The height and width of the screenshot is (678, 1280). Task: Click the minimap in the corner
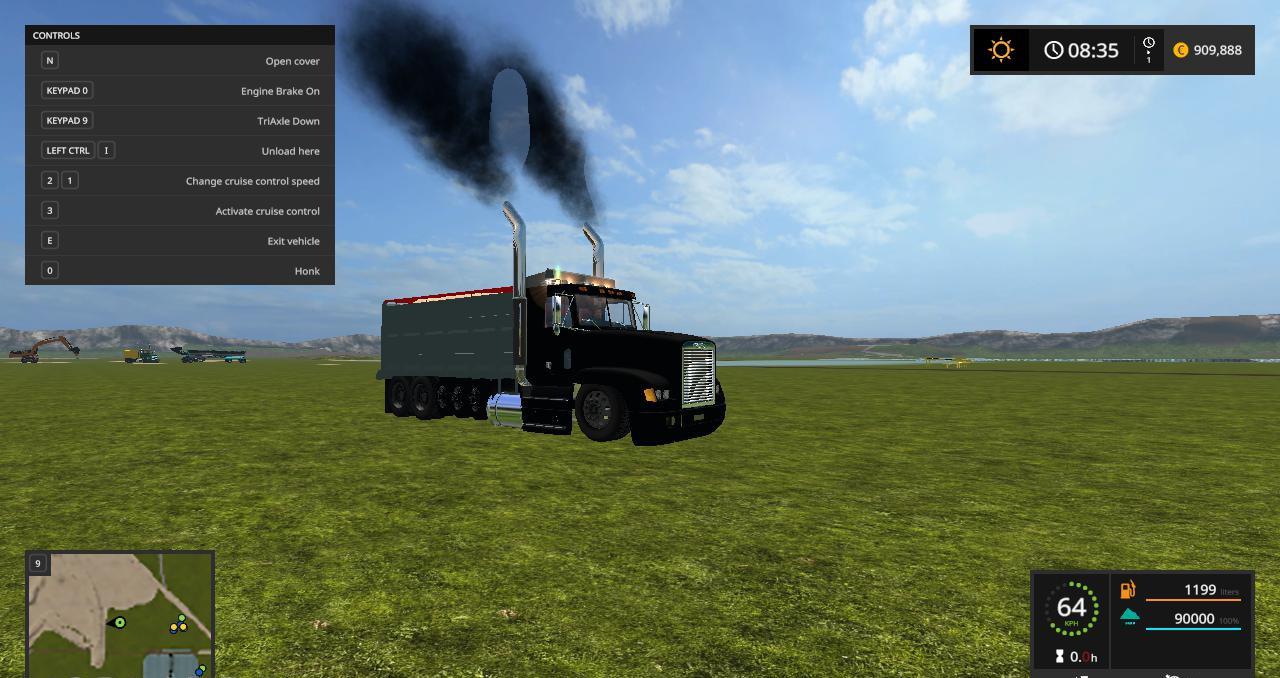120,613
